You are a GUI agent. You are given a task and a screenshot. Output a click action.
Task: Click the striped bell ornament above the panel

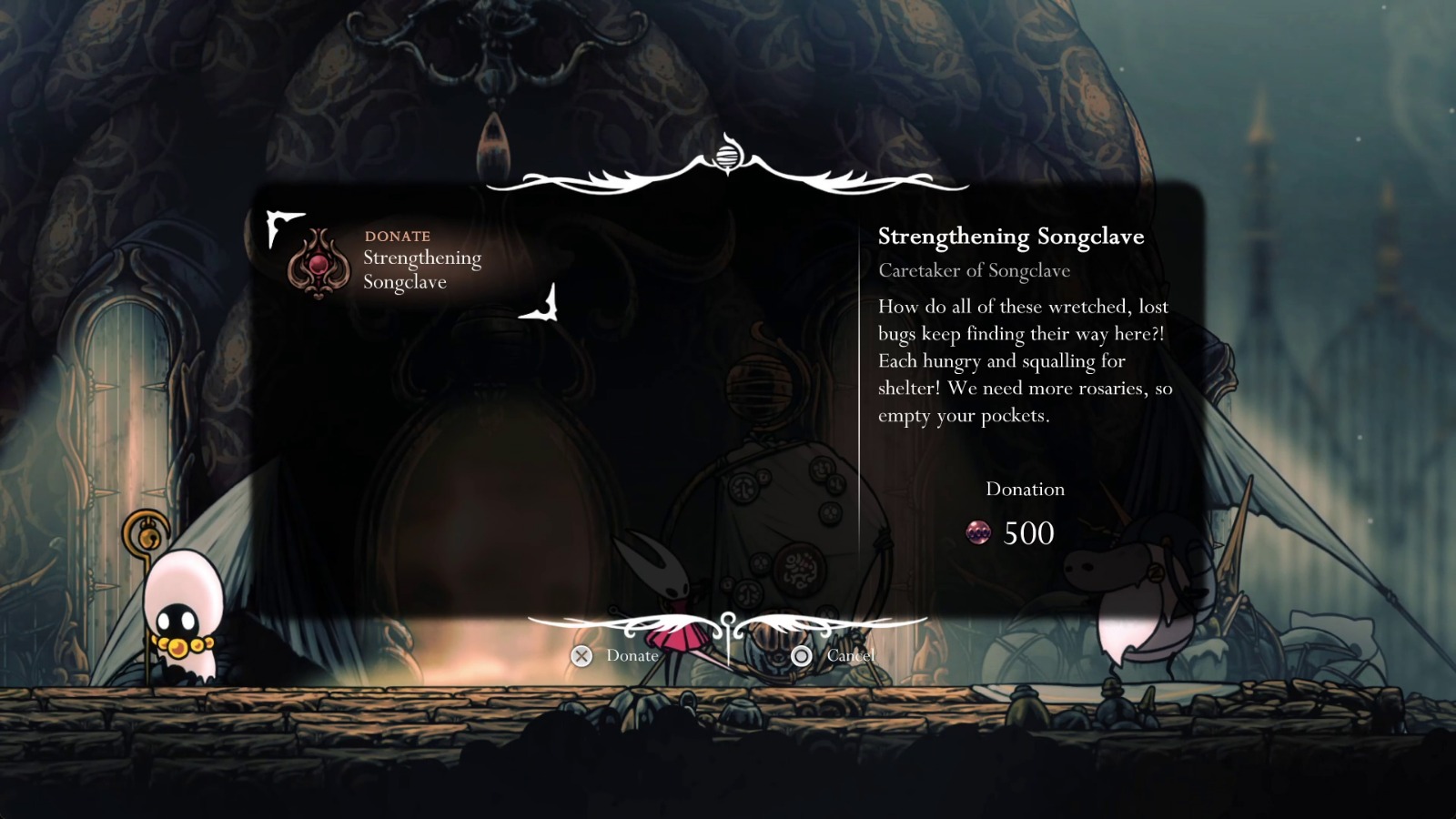727,155
